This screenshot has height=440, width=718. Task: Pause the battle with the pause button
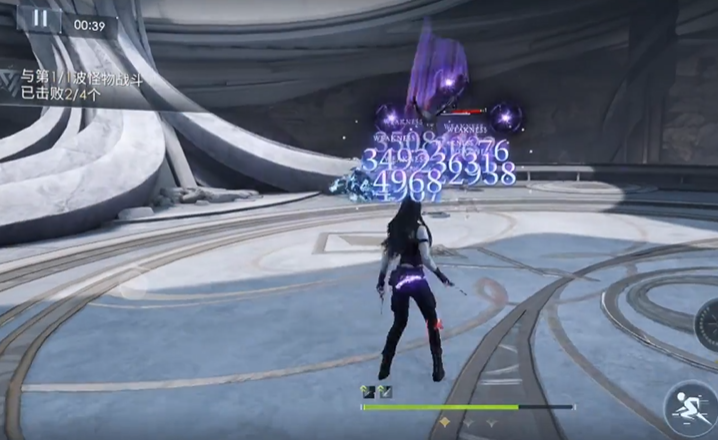[x=40, y=18]
